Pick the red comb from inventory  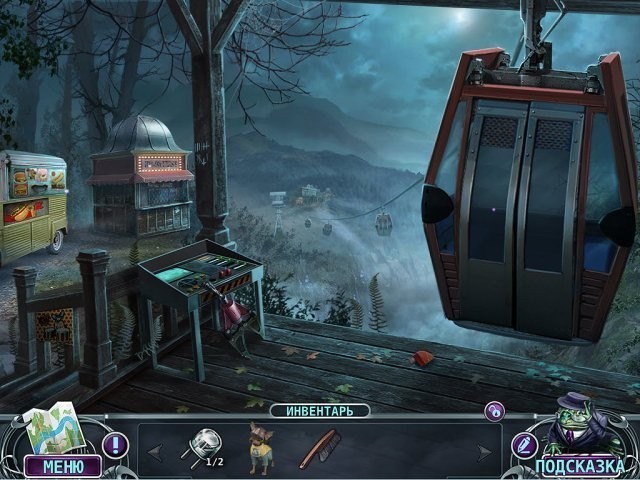click(320, 448)
